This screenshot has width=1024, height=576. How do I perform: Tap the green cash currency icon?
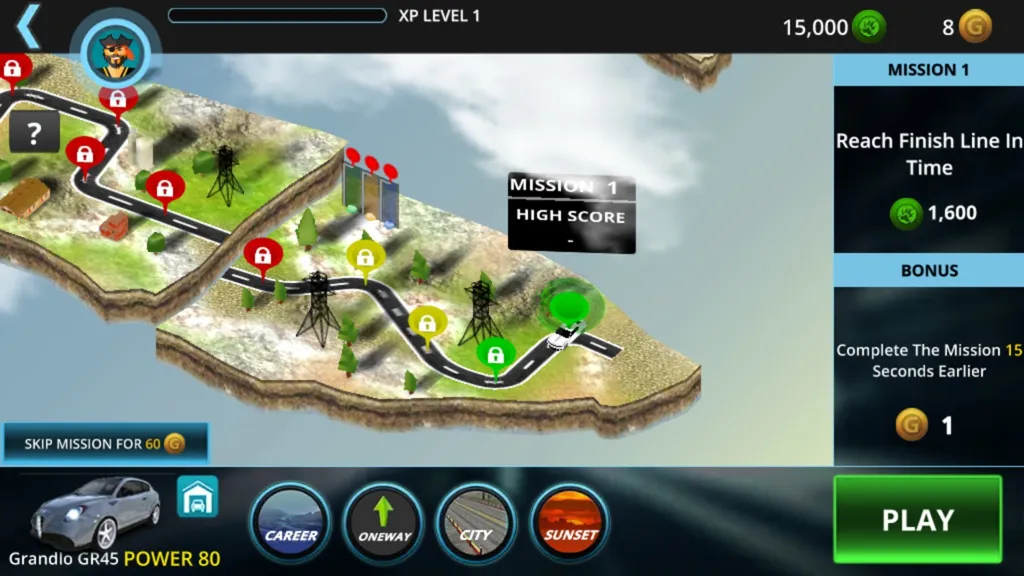pyautogui.click(x=869, y=27)
